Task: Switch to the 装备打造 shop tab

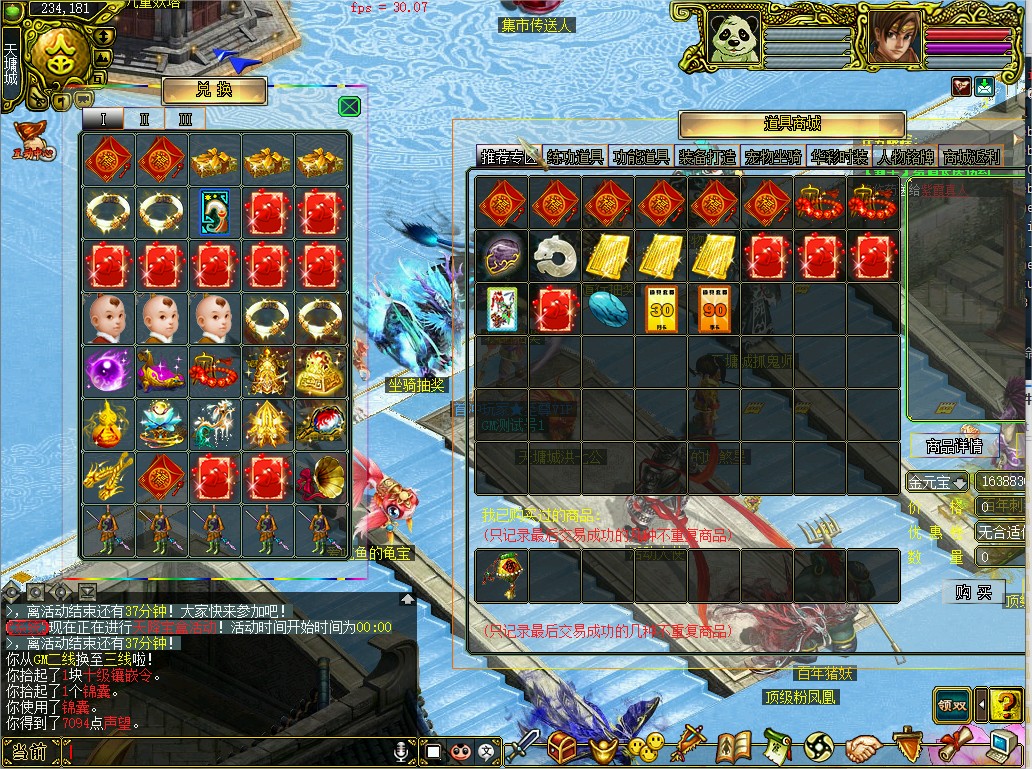Action: point(707,157)
